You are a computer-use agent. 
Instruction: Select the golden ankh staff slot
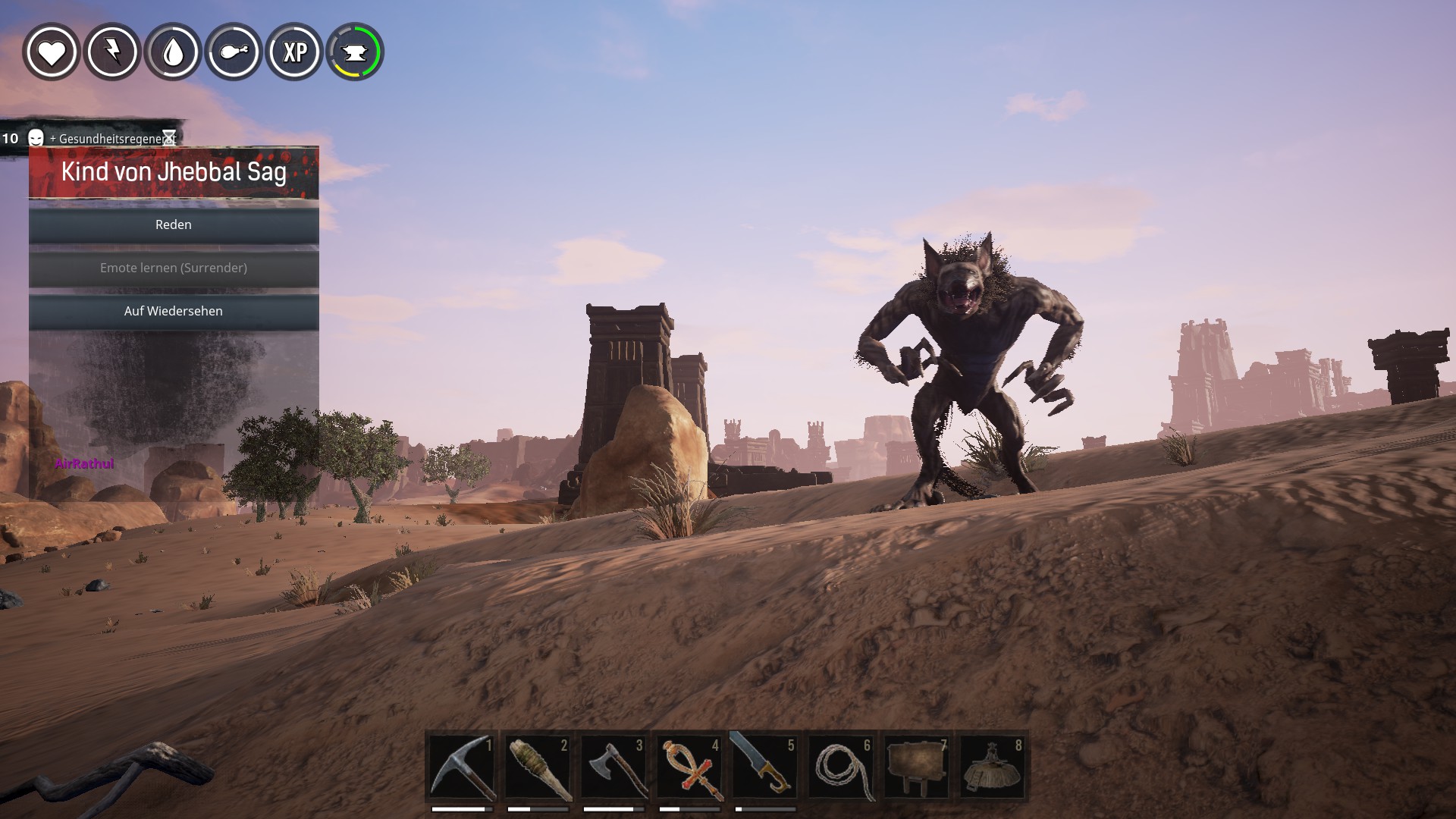[689, 767]
